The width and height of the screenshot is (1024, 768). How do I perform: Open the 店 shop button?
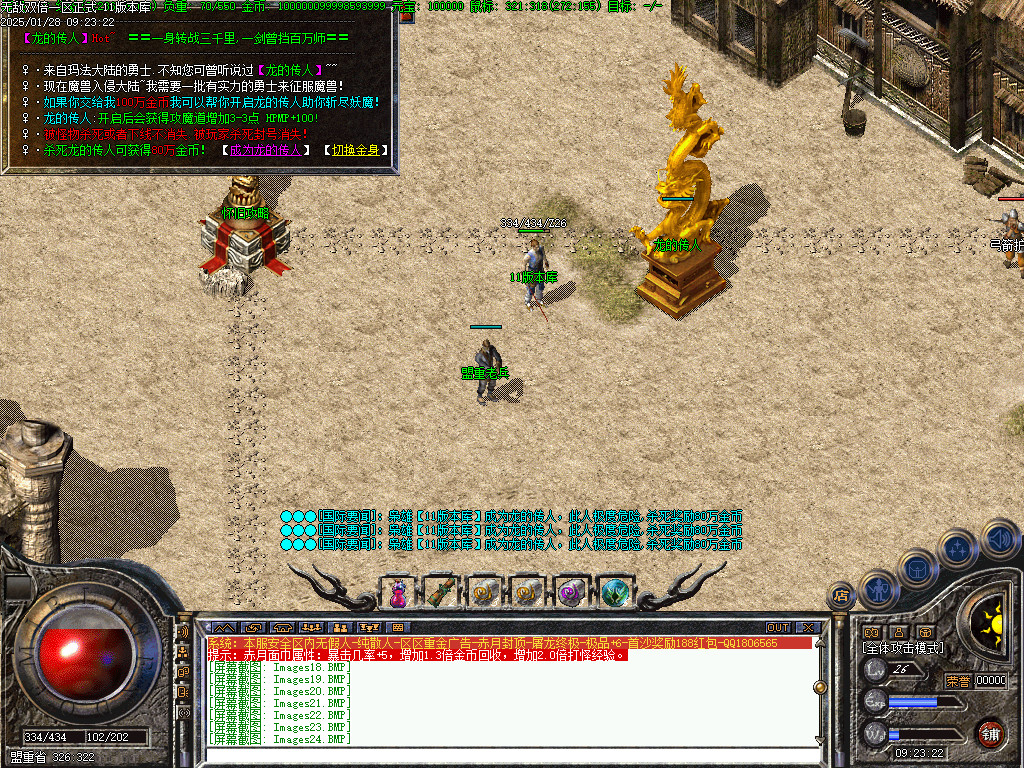click(841, 596)
